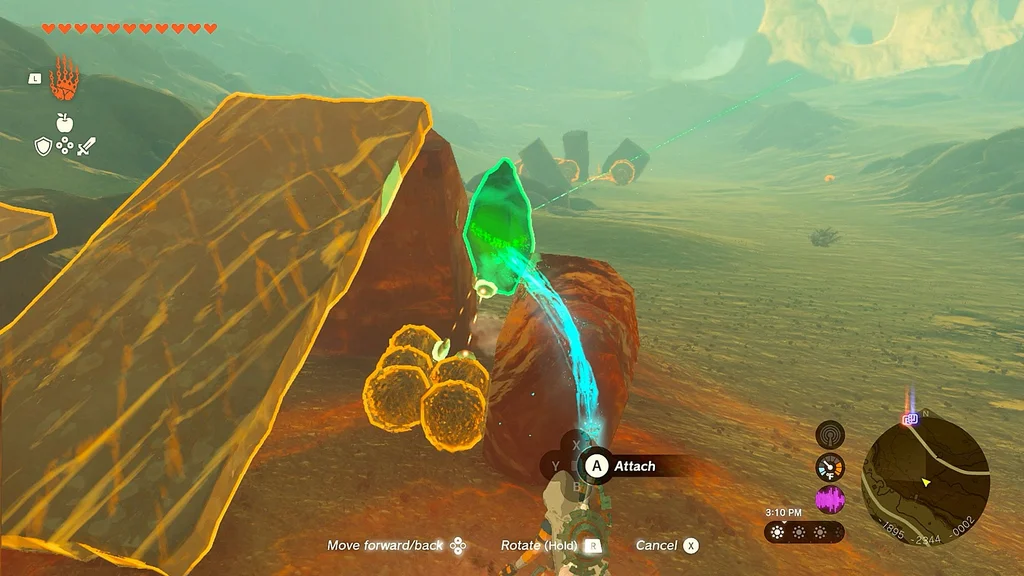Screen dimensions: 1024x576
Task: Open the sword weapon quick-select icon
Action: (86, 147)
